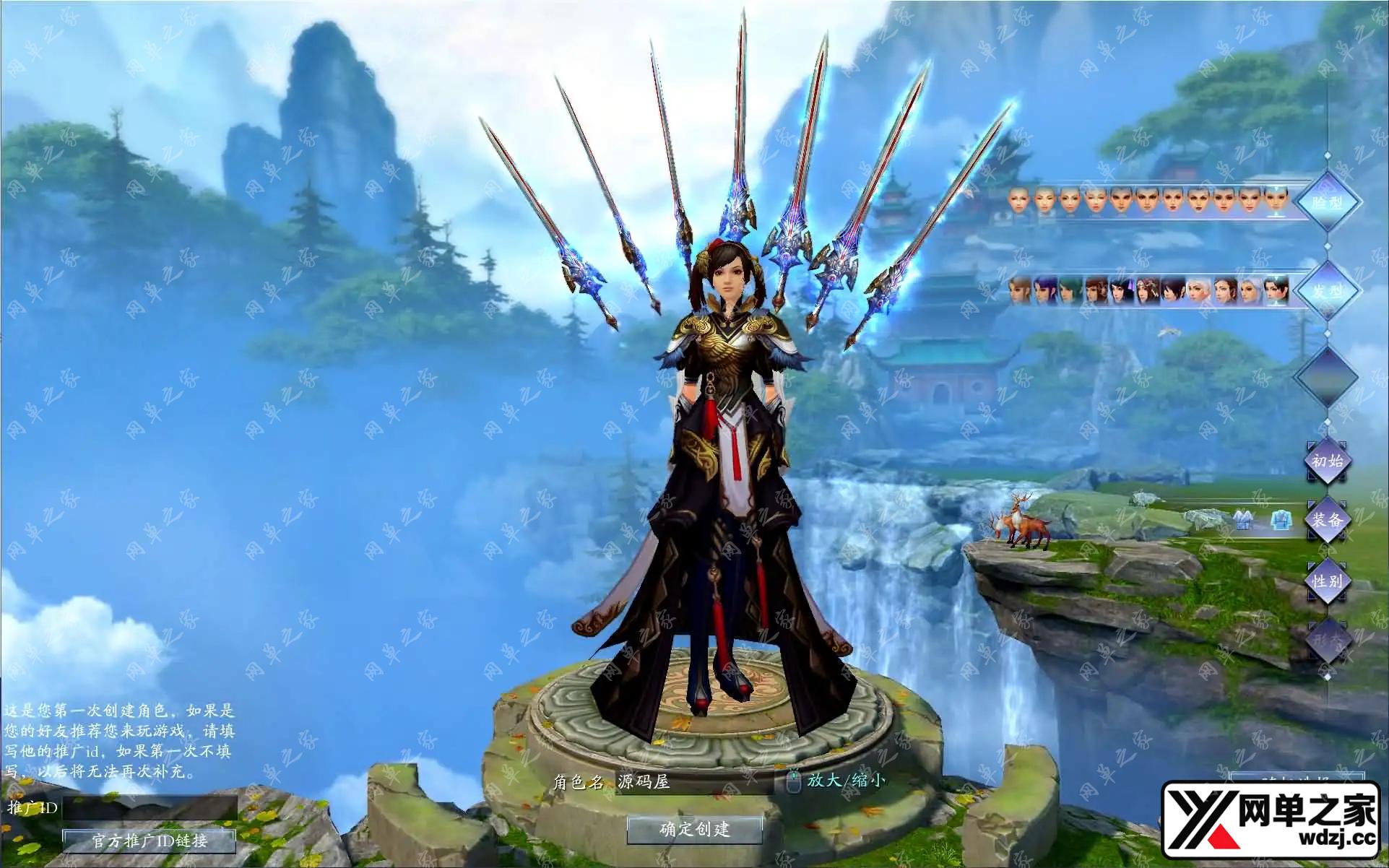Open the 装备 equipment diamond button

tap(1327, 520)
